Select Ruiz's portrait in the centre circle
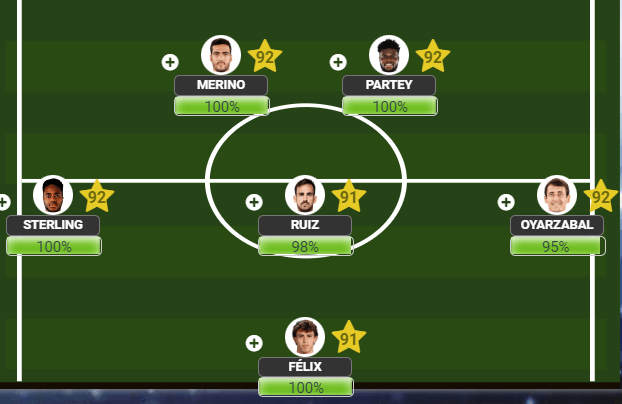622x404 pixels. pyautogui.click(x=305, y=195)
